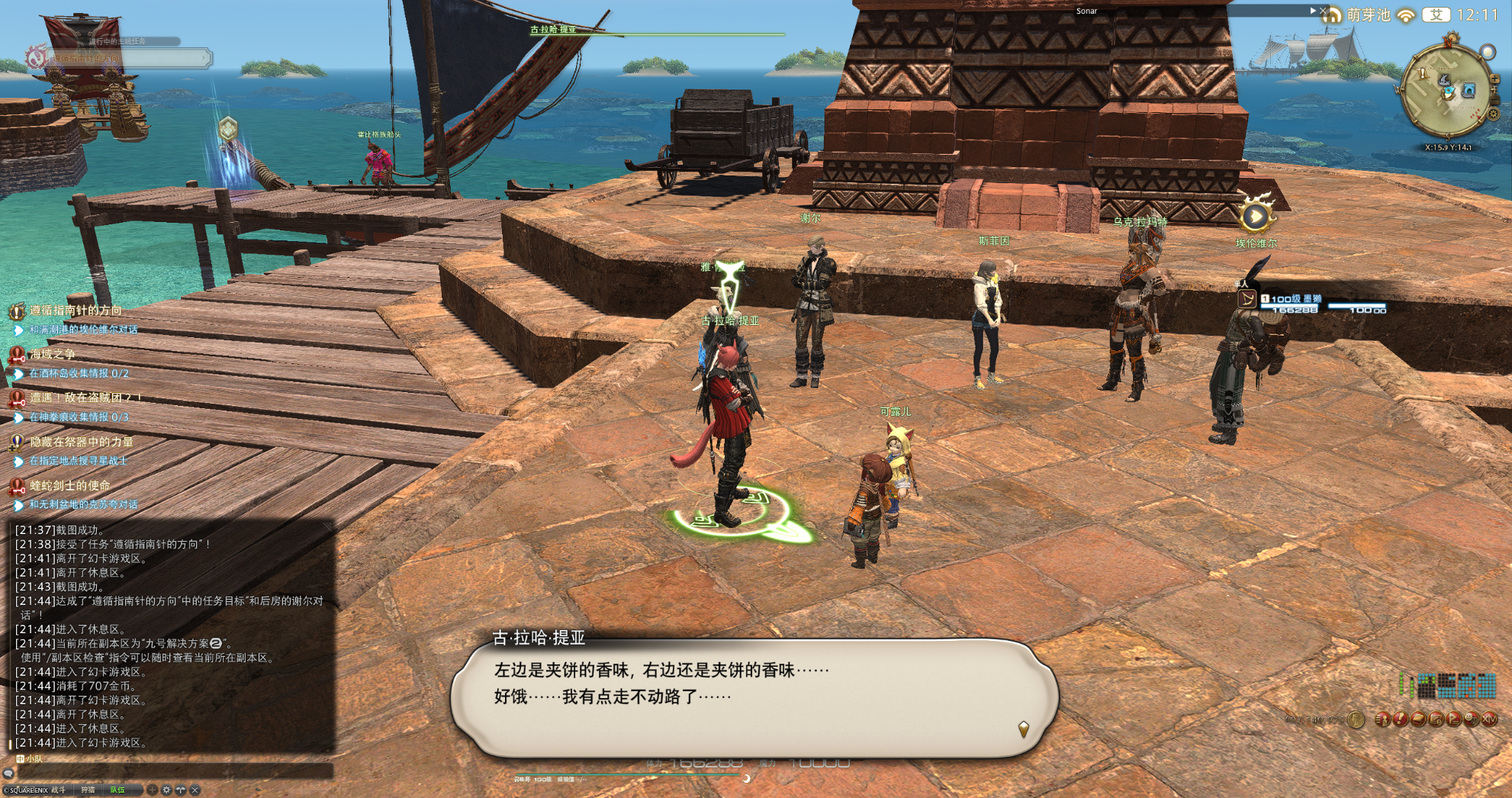Advance the dialogue with the gem arrow
The image size is (1512, 798).
[1024, 729]
